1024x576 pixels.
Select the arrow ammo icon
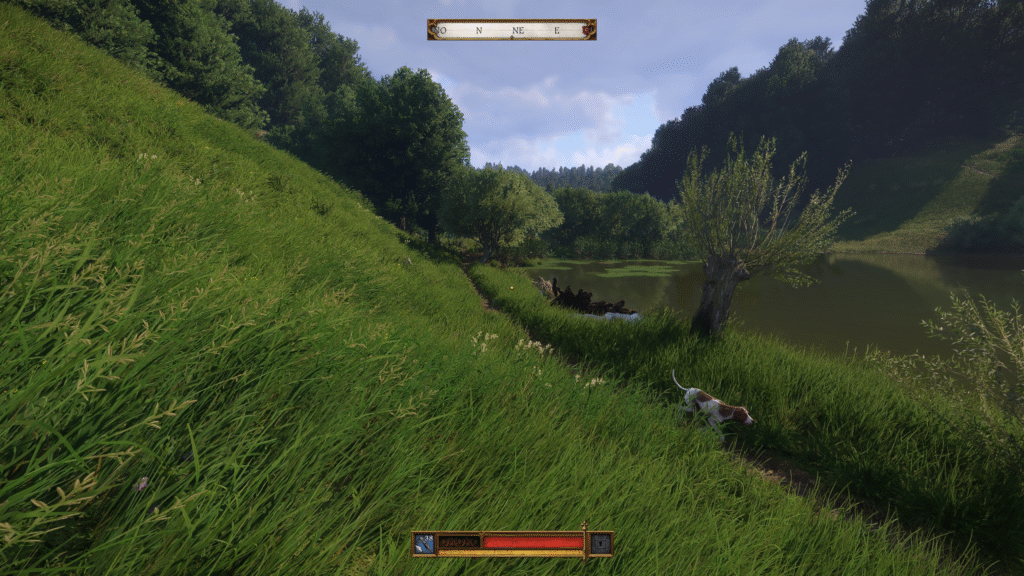[425, 544]
